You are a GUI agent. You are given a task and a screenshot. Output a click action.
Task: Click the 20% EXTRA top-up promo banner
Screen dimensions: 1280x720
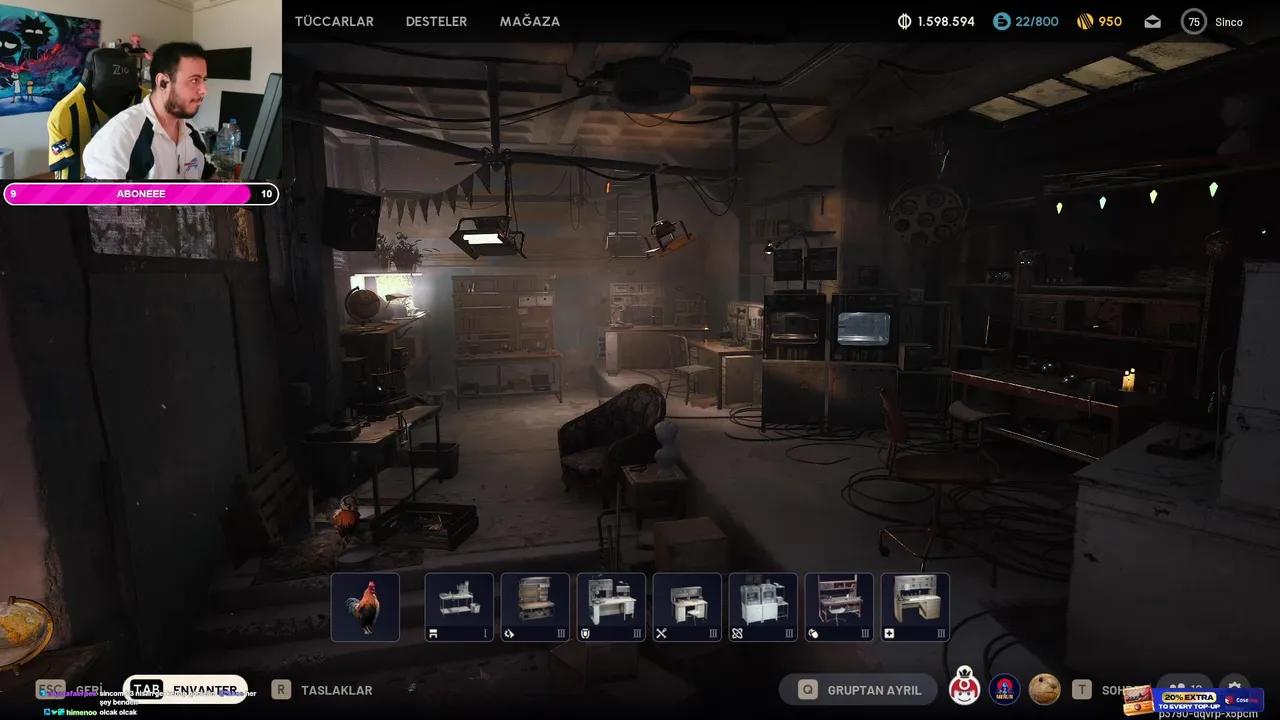pyautogui.click(x=1190, y=700)
